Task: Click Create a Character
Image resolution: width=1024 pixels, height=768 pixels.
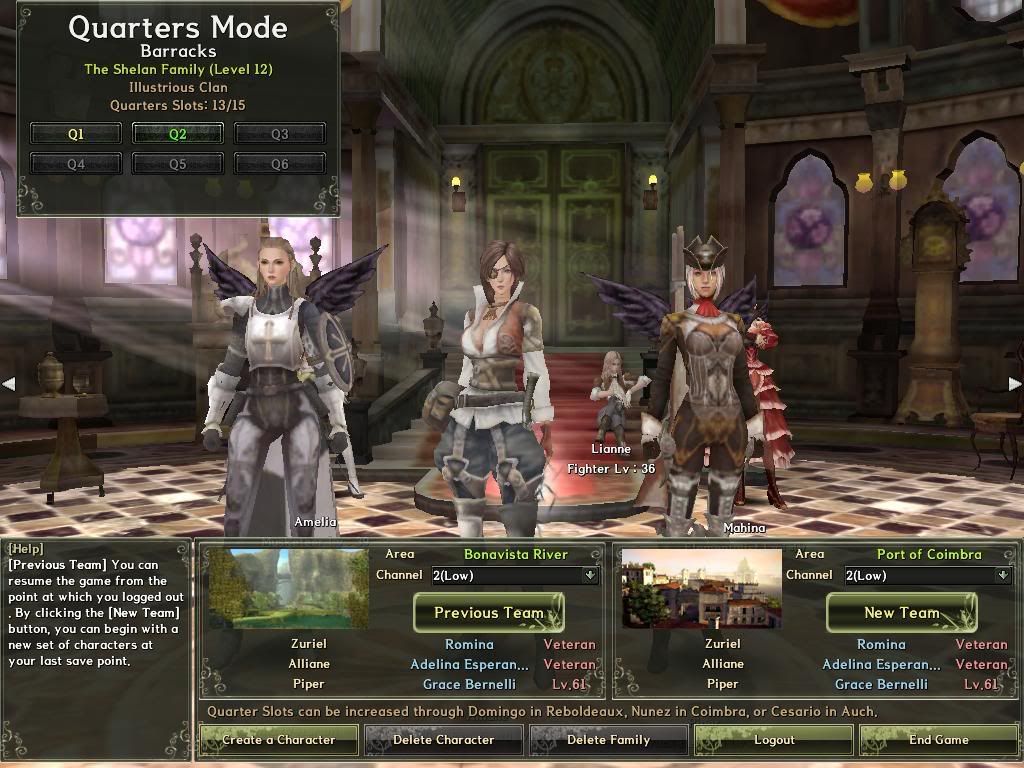Action: coord(278,740)
